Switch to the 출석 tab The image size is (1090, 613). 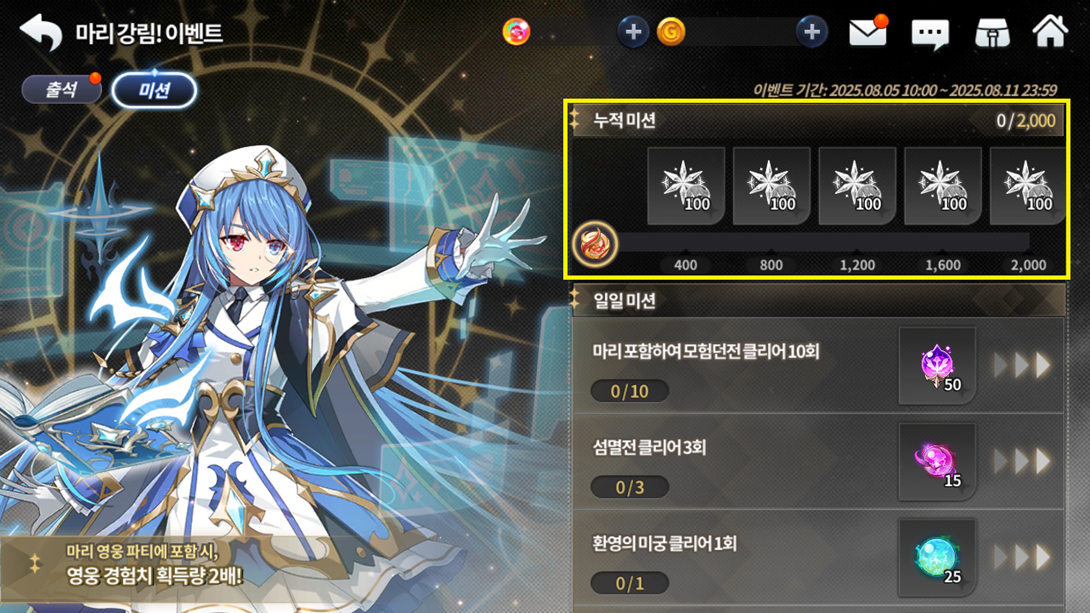[x=61, y=90]
